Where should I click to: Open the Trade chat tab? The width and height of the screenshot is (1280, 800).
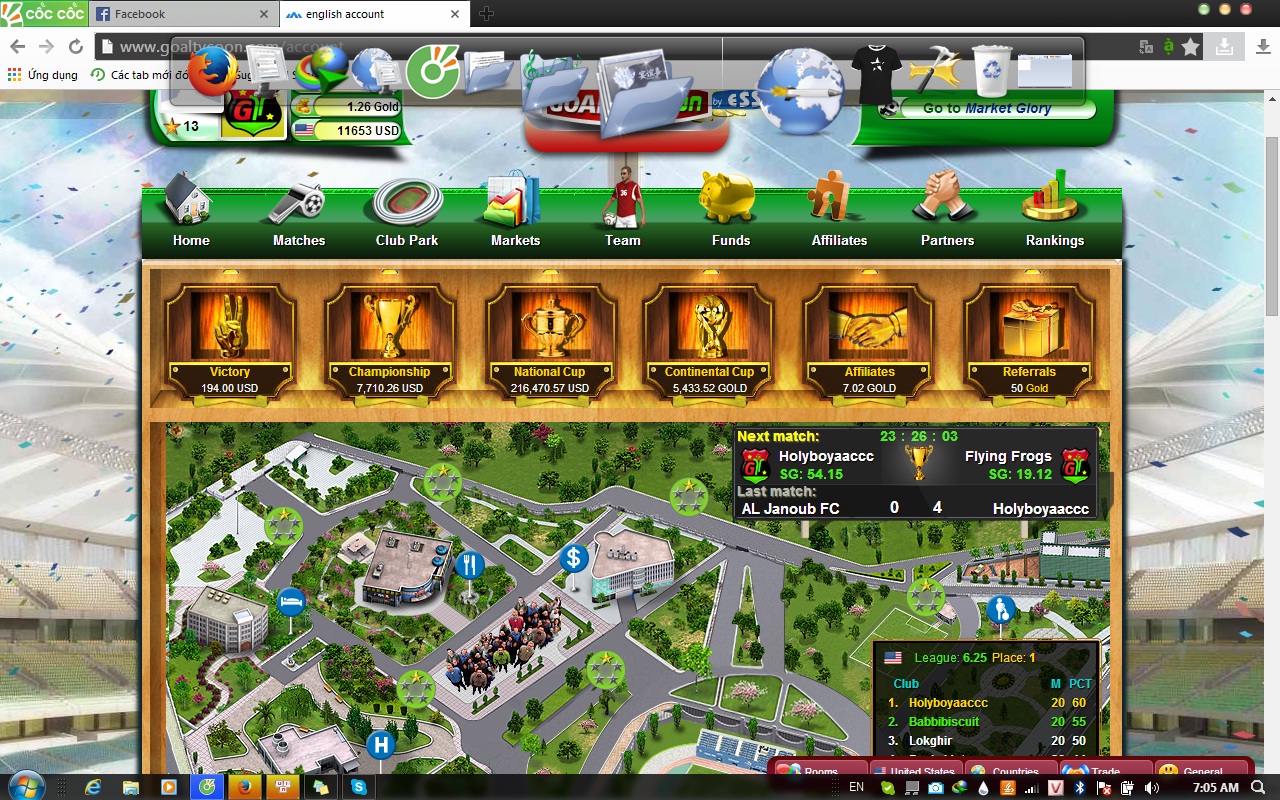point(1105,772)
